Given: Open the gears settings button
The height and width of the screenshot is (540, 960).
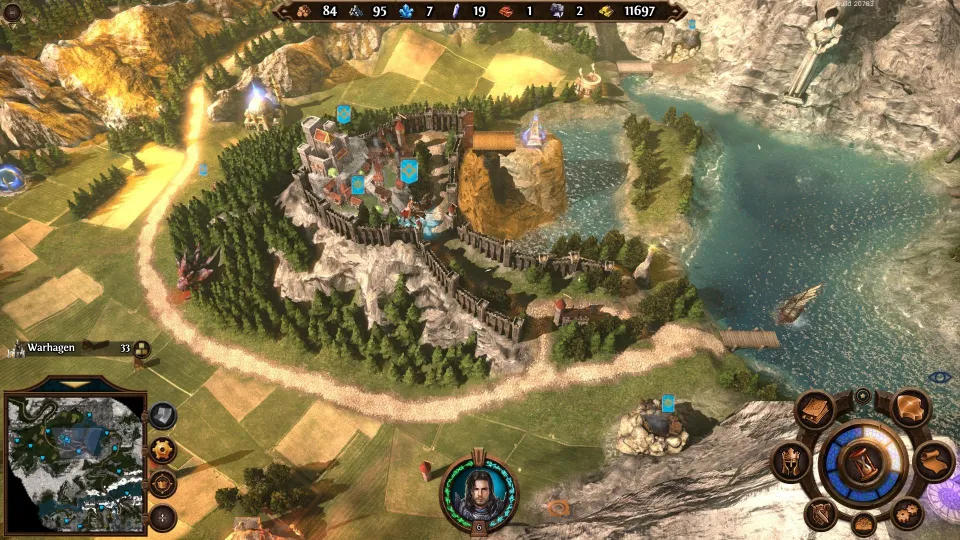Looking at the screenshot, I should click(x=907, y=513).
